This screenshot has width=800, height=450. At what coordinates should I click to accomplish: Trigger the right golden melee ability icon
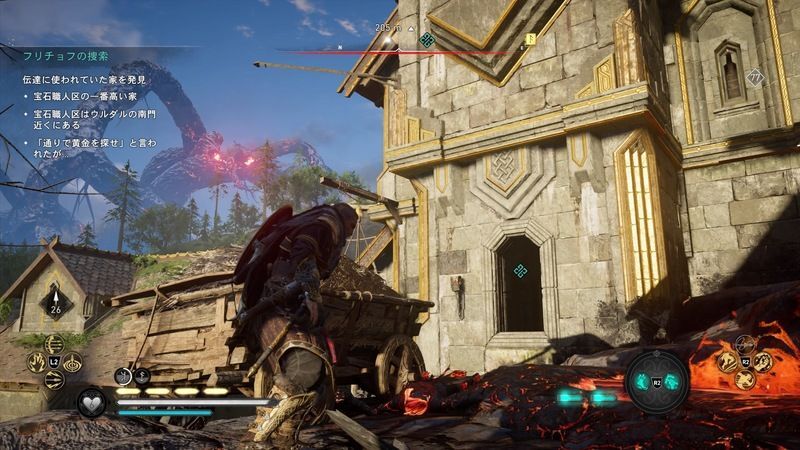764,361
